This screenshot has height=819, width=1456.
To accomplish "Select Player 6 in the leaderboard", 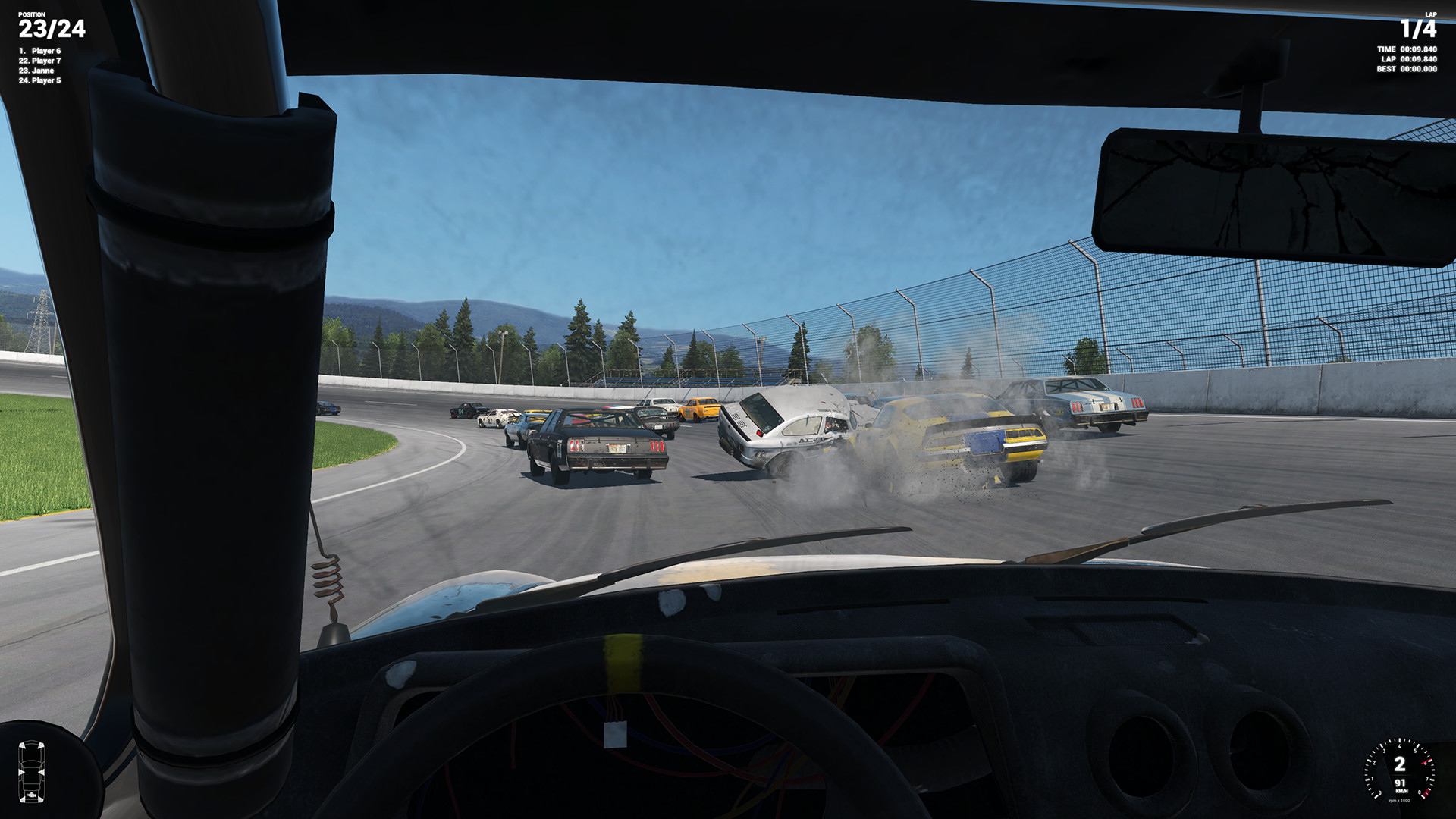I will pyautogui.click(x=39, y=52).
